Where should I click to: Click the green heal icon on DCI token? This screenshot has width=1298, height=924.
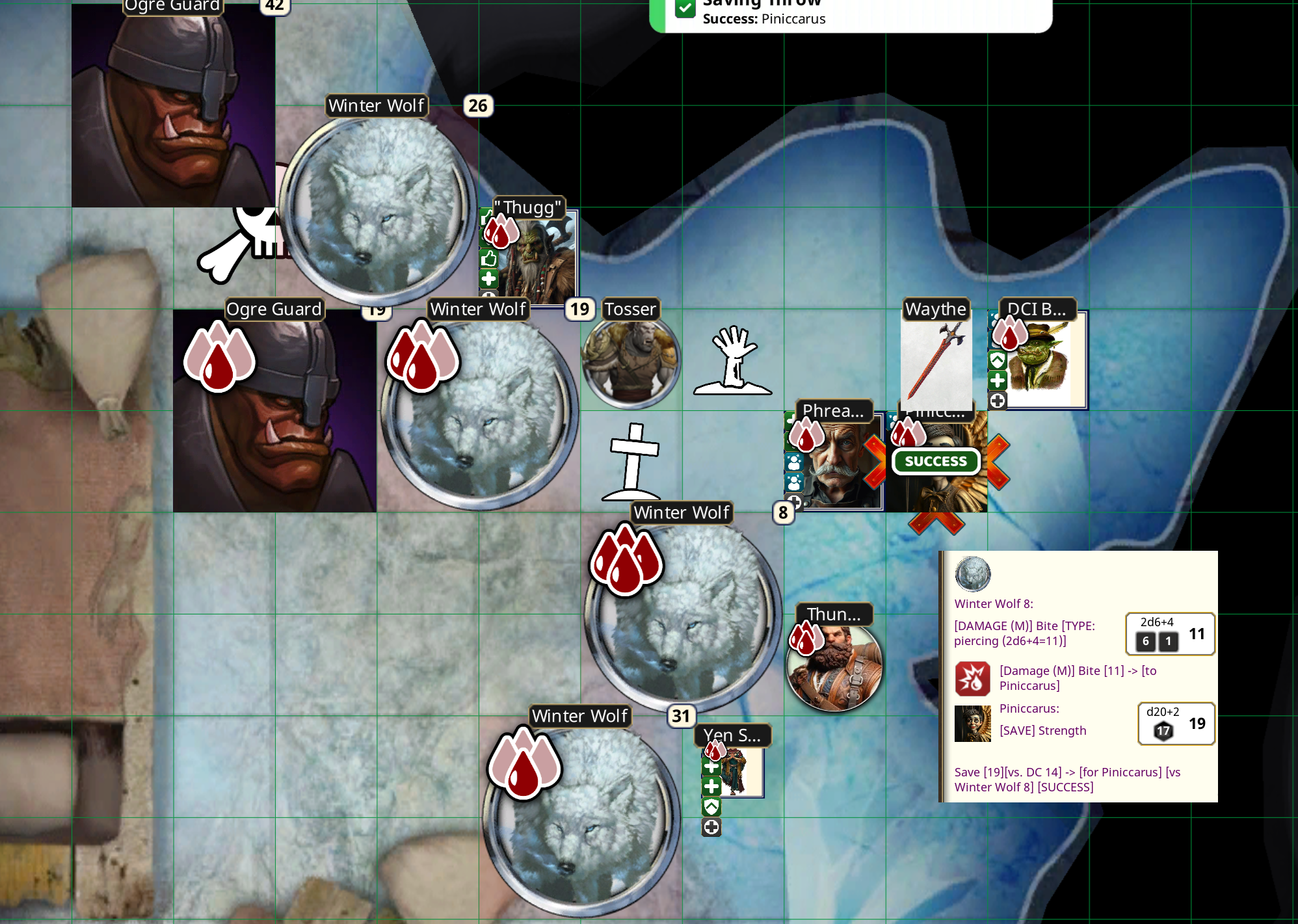997,380
